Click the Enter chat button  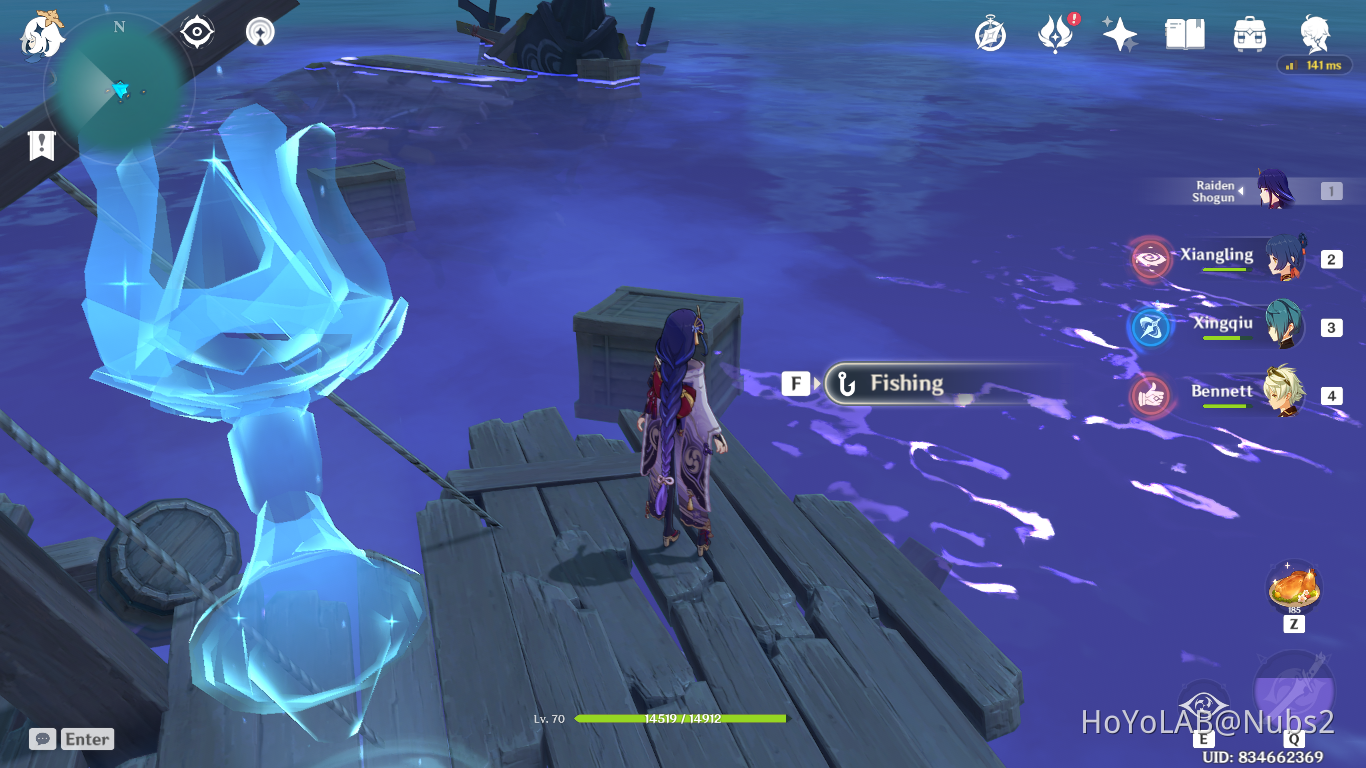[x=86, y=739]
